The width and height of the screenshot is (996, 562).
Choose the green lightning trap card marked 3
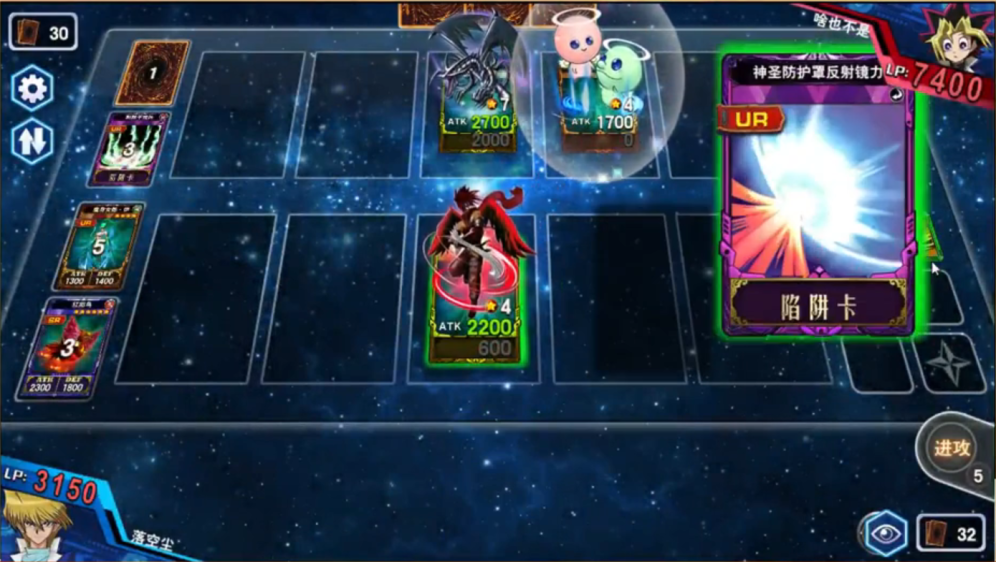click(x=128, y=150)
